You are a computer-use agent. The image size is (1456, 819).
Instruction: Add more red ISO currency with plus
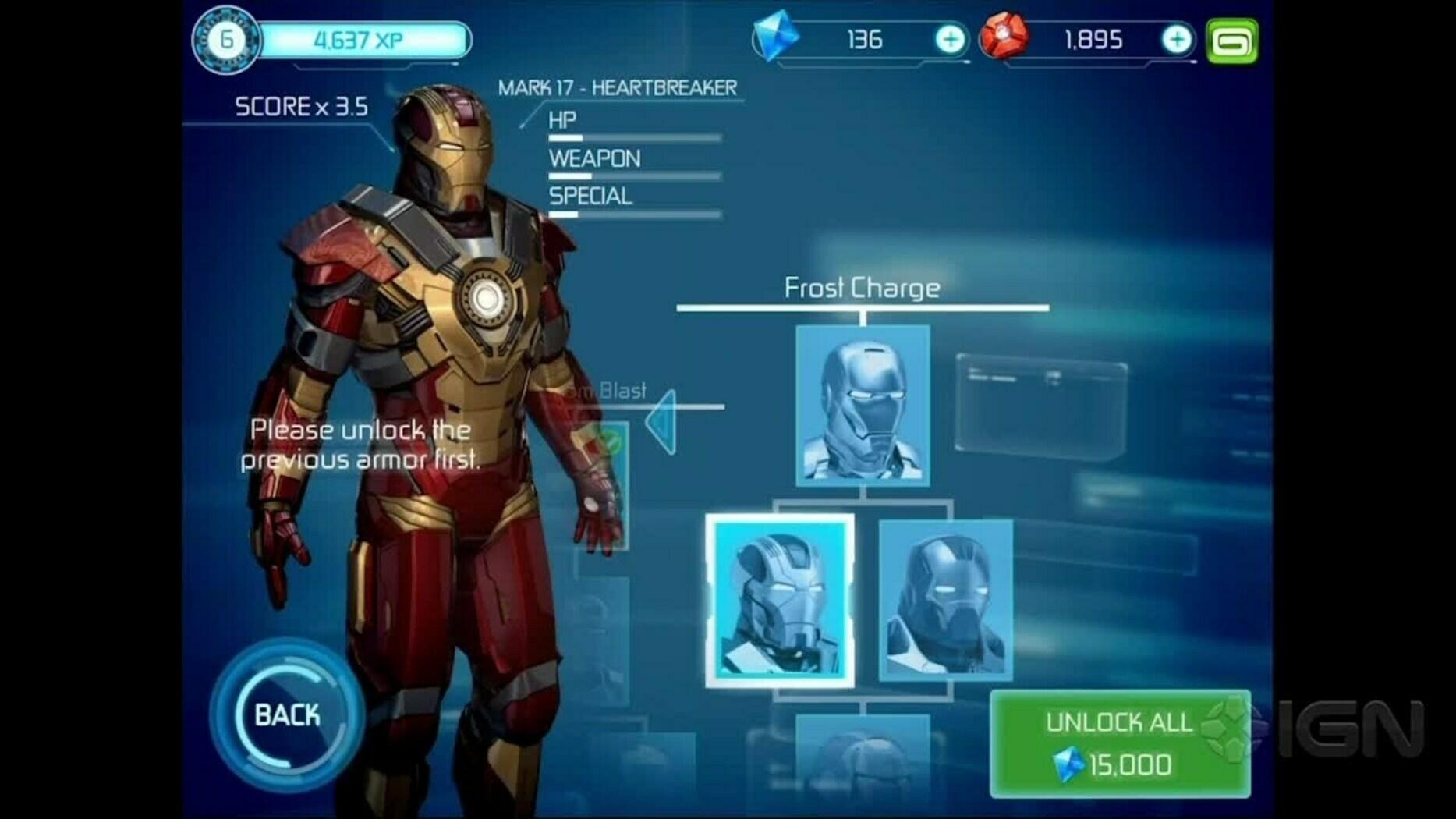click(1176, 40)
